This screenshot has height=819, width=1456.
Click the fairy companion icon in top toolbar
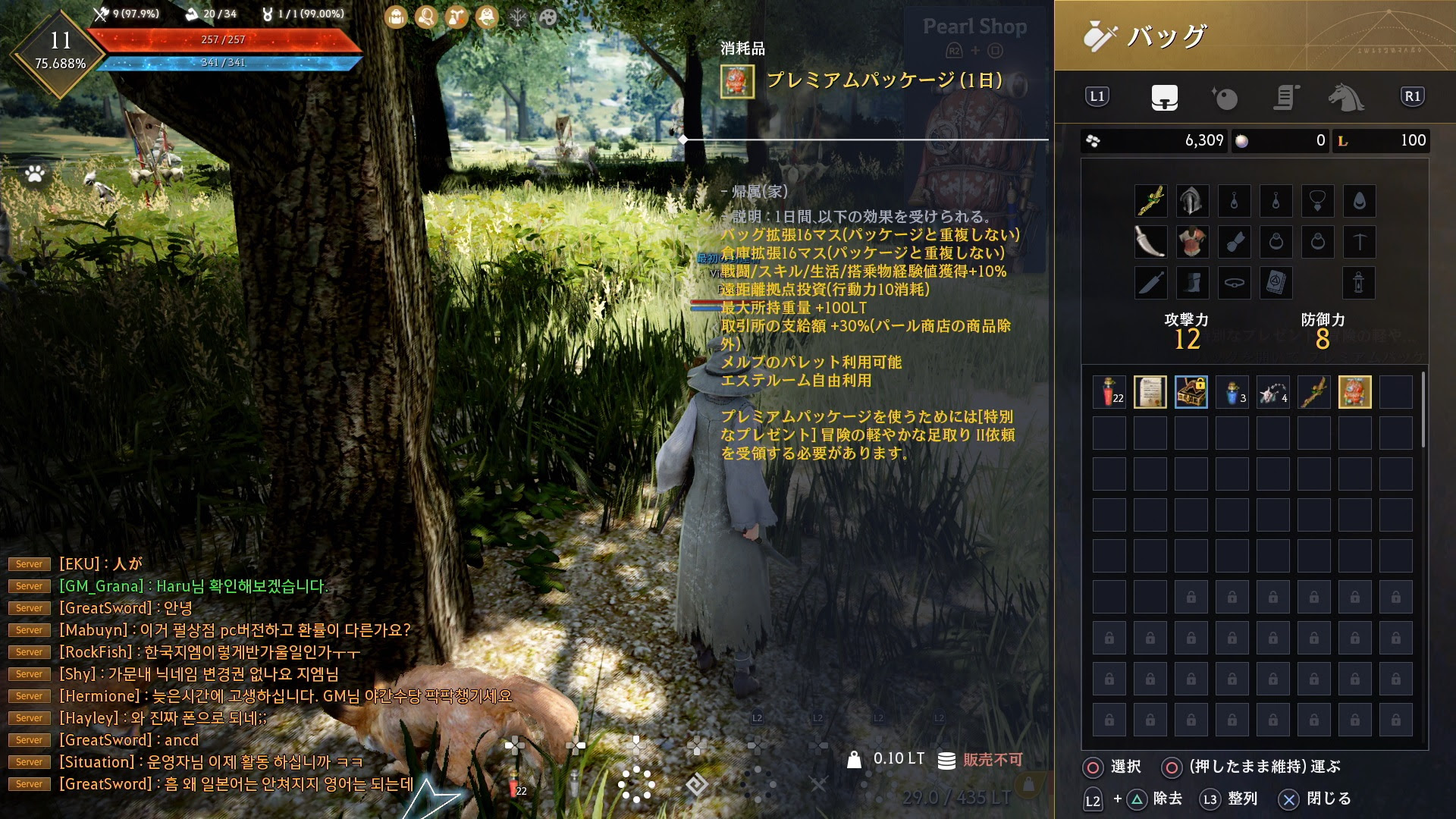coord(486,17)
